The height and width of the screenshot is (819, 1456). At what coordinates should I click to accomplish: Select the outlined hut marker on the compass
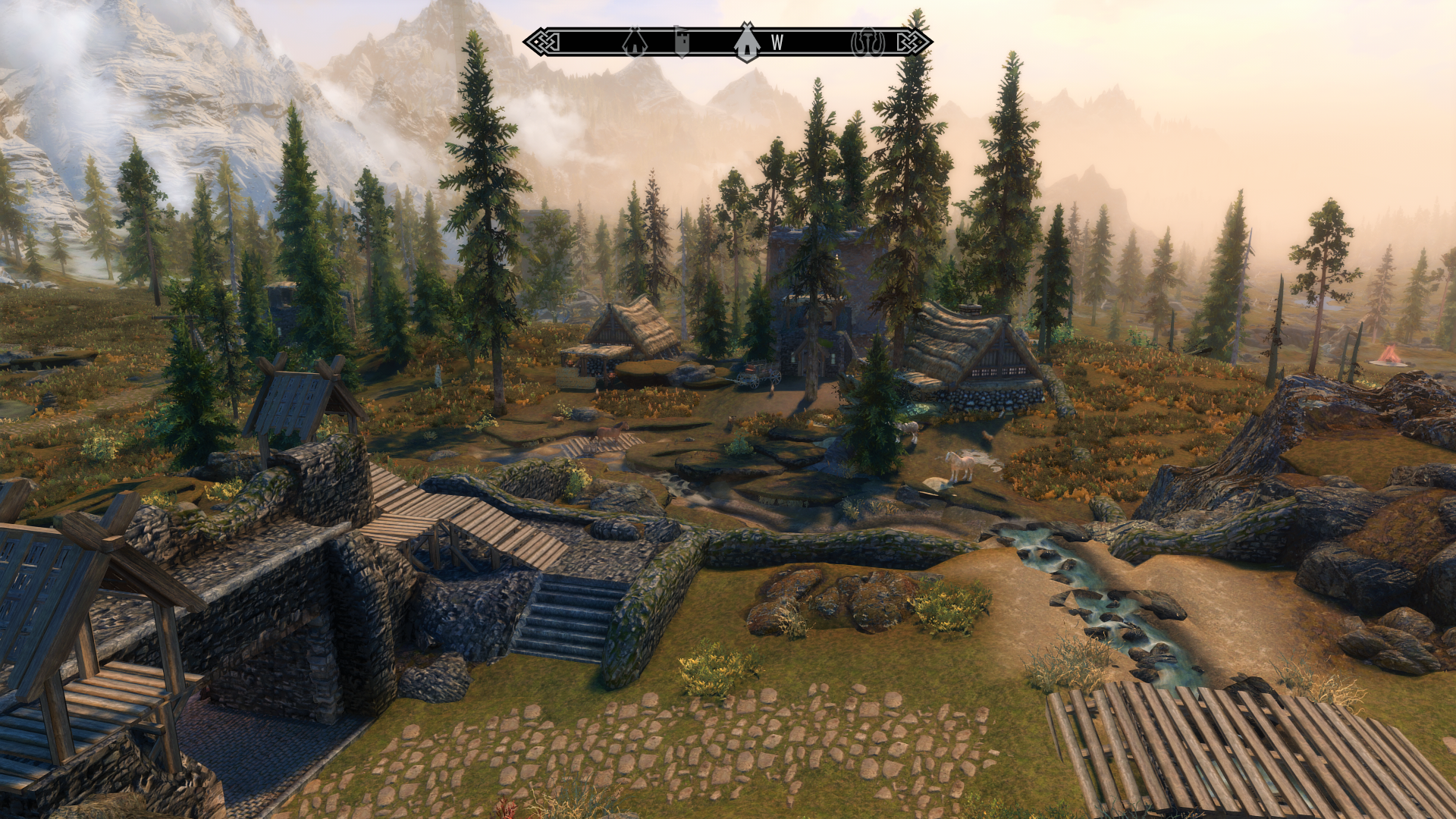click(635, 42)
